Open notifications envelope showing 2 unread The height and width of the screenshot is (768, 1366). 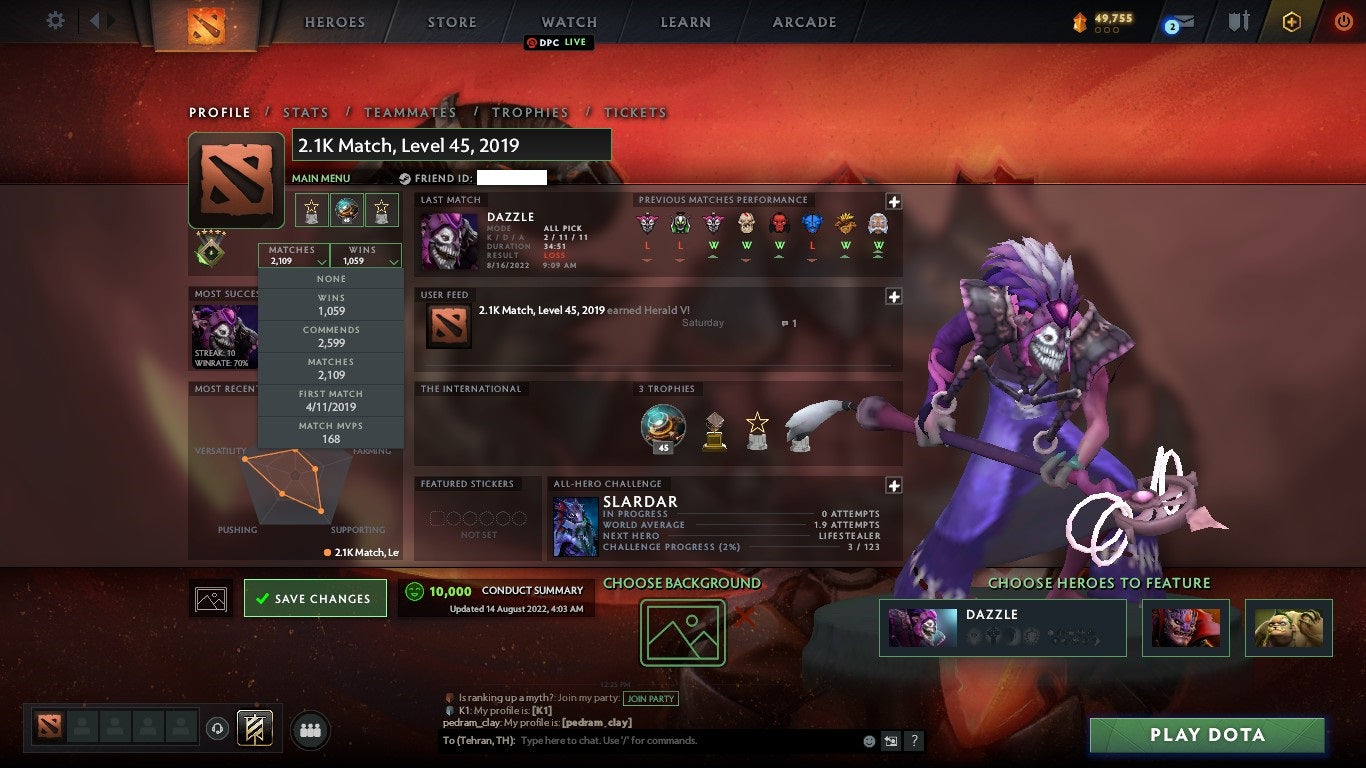pyautogui.click(x=1182, y=20)
